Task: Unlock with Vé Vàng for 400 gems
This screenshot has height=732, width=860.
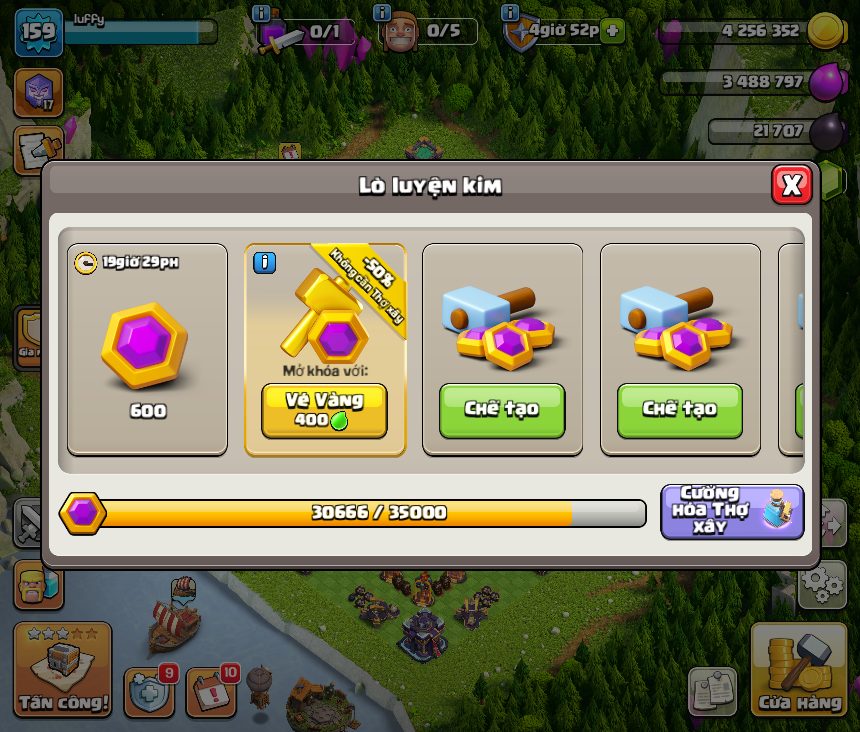Action: 324,410
